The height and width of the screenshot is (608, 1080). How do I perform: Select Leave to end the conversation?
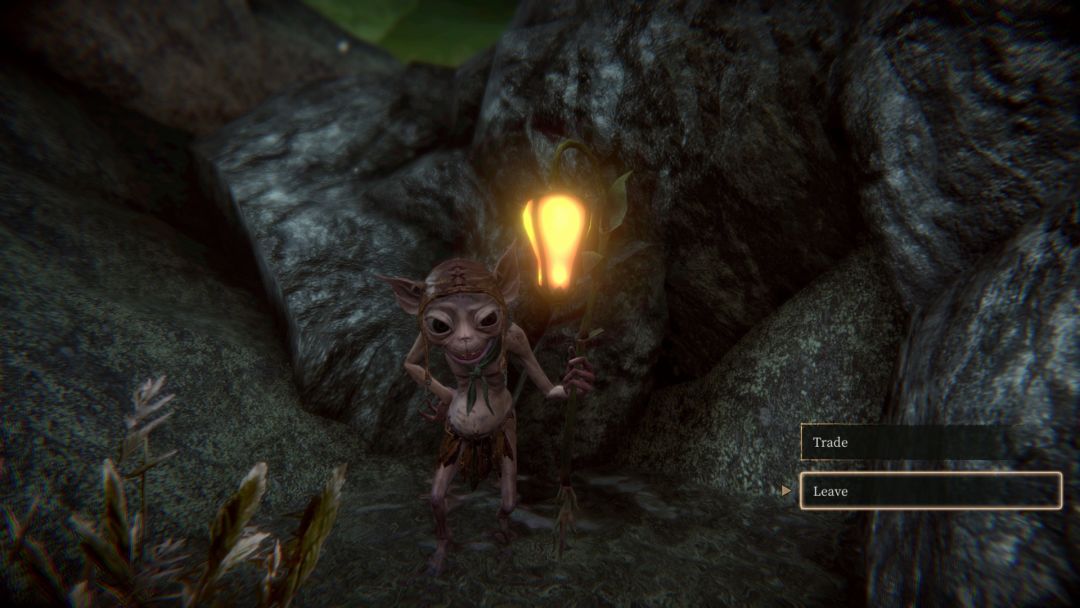coord(929,491)
